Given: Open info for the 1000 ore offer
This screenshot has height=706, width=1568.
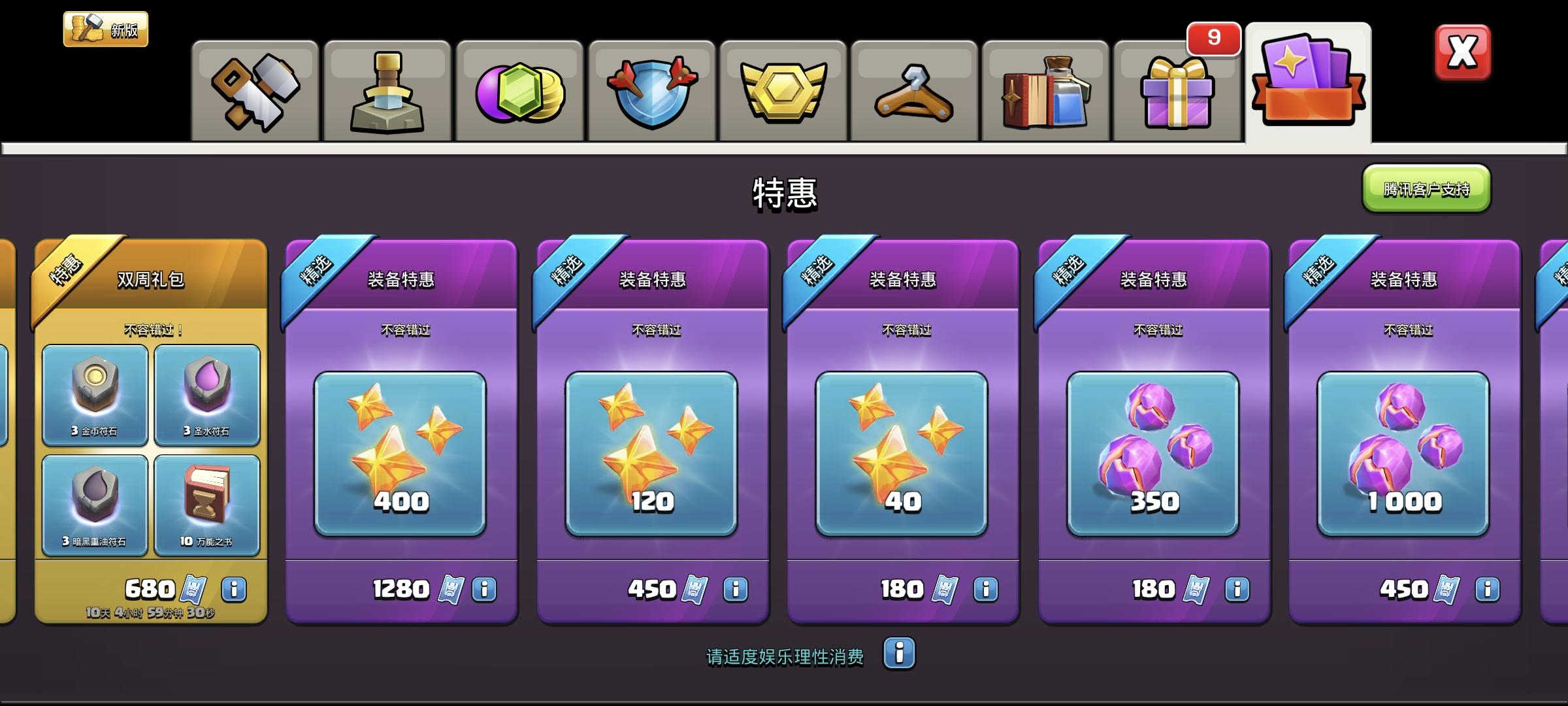Looking at the screenshot, I should pos(1488,588).
